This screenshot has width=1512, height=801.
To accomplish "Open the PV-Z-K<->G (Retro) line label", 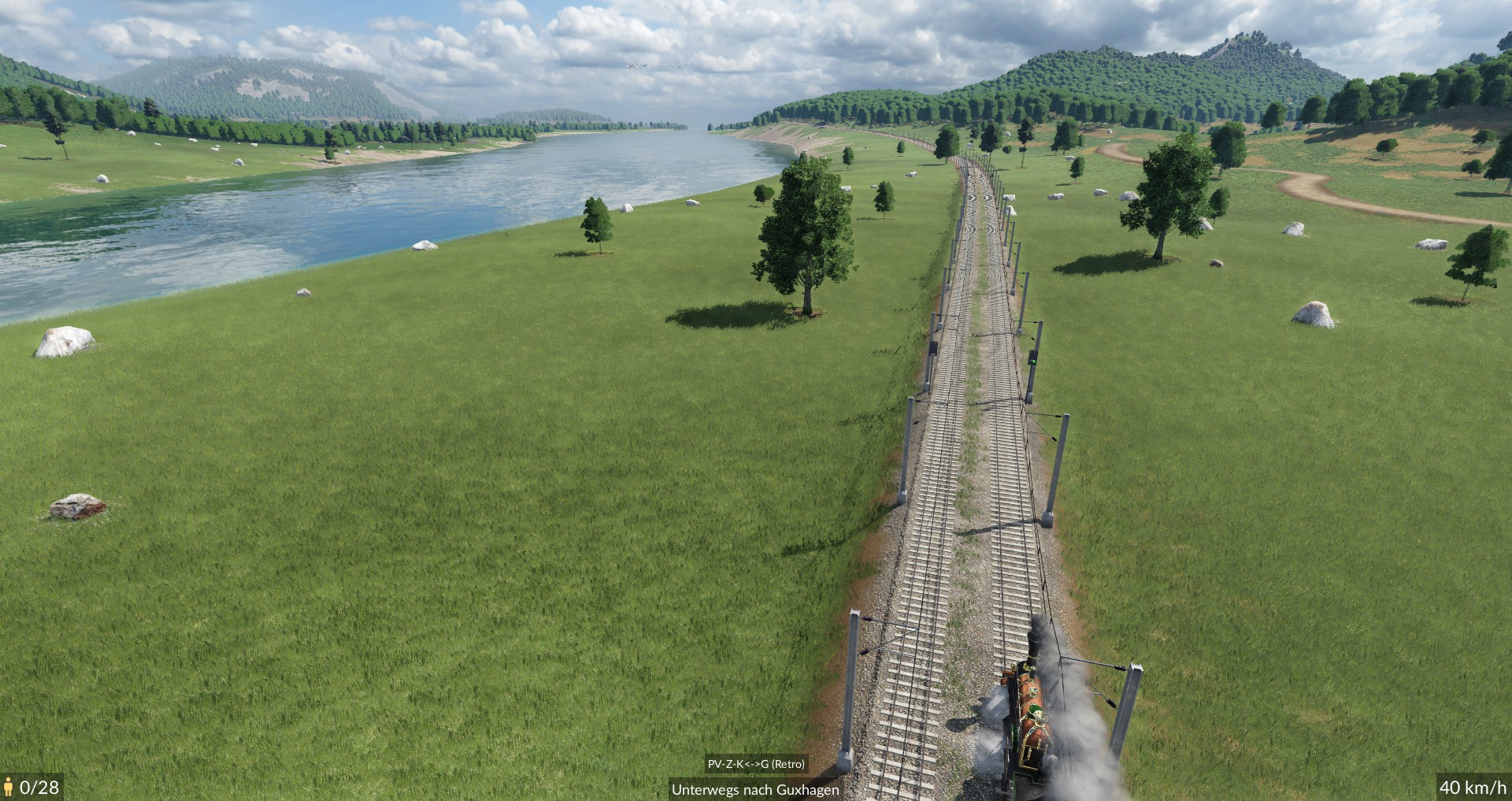I will [x=756, y=764].
